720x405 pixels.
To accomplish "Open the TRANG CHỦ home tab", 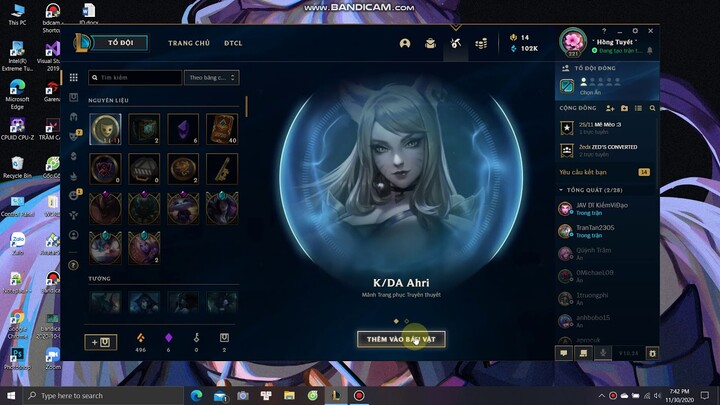I will coord(188,43).
